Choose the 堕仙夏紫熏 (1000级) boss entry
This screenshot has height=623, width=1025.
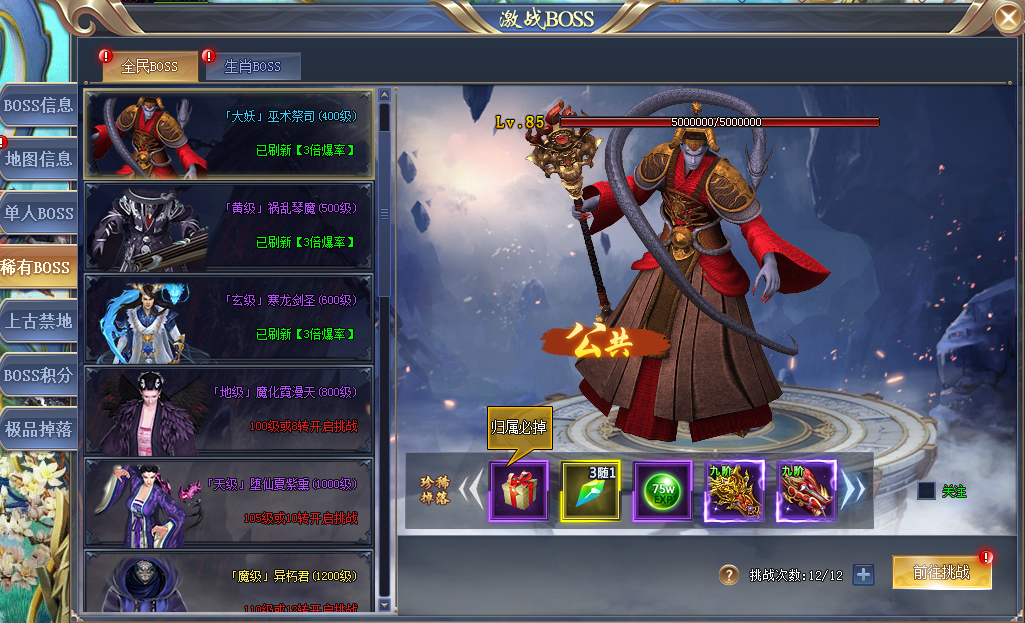tap(229, 502)
